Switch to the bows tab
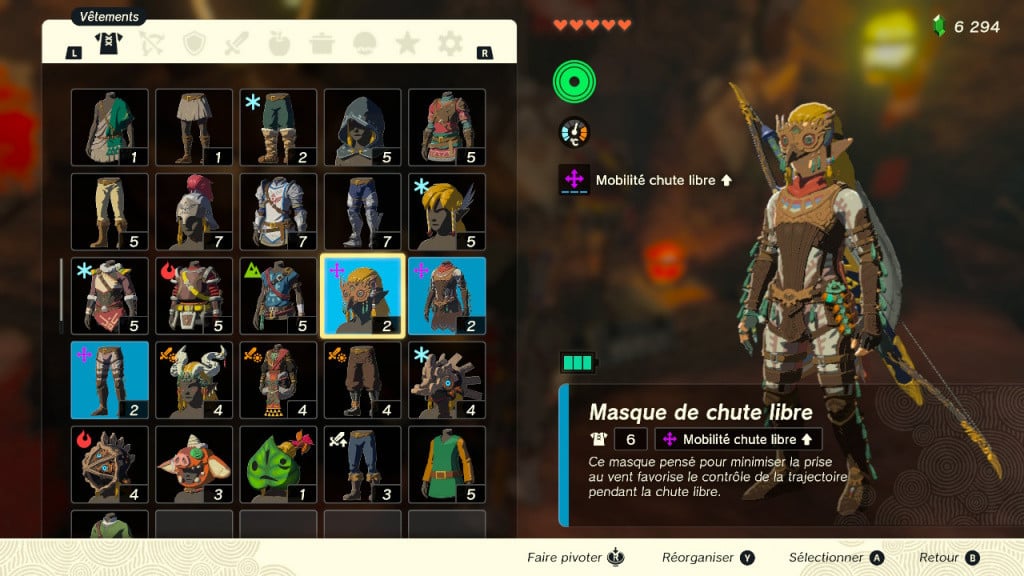 (152, 43)
